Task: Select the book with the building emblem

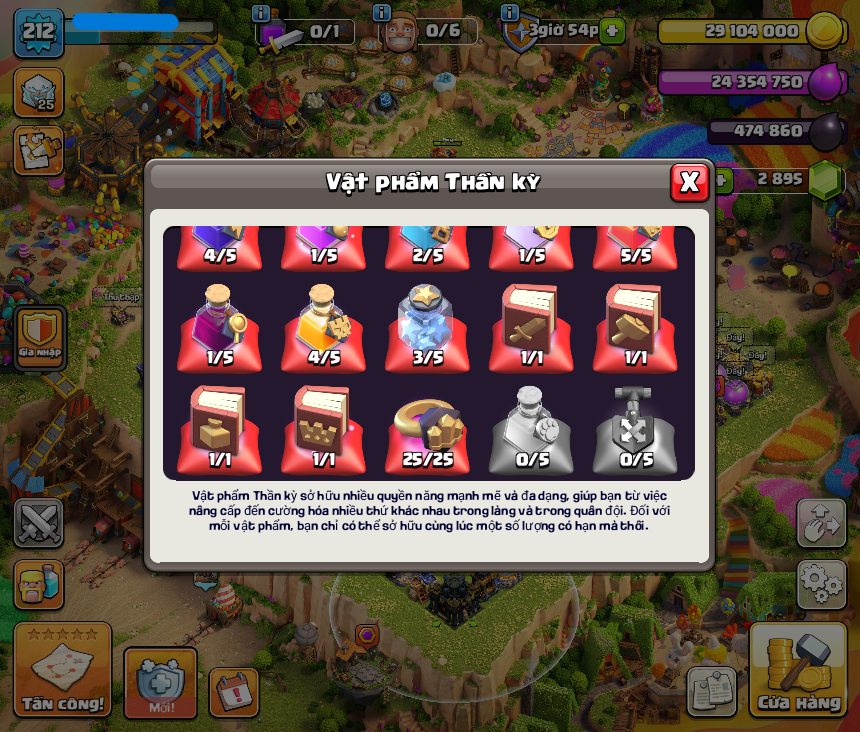Action: pos(219,428)
